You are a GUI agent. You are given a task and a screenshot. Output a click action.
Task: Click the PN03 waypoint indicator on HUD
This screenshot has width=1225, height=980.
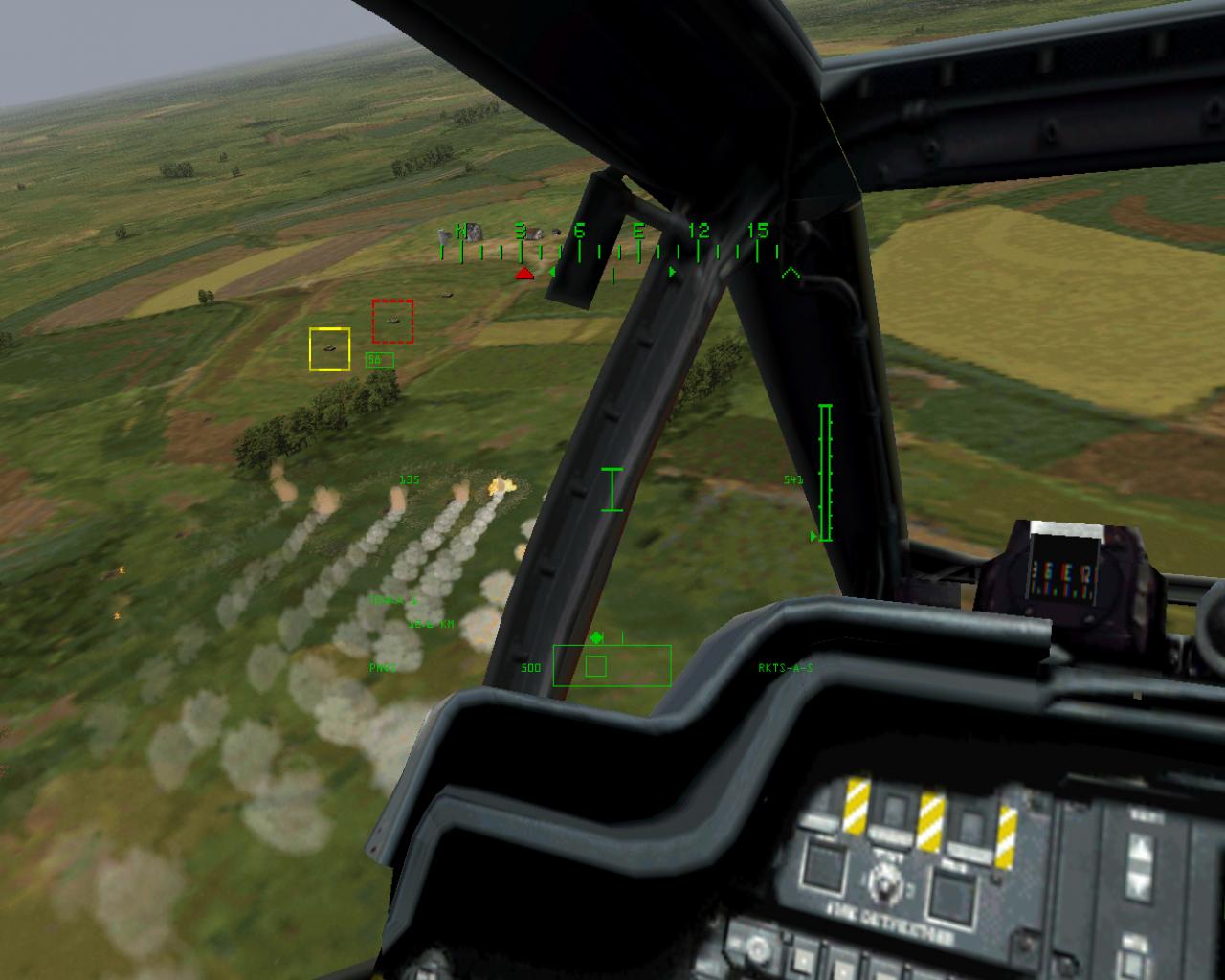point(383,666)
